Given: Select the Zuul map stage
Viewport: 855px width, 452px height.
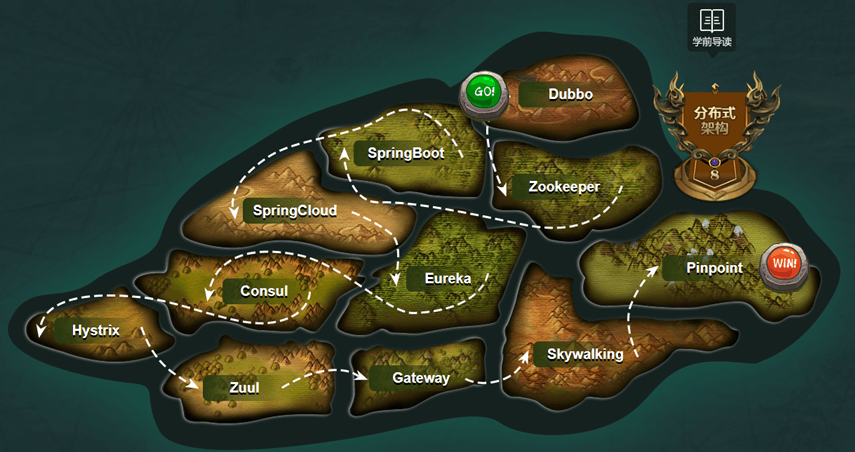Looking at the screenshot, I should pyautogui.click(x=243, y=388).
